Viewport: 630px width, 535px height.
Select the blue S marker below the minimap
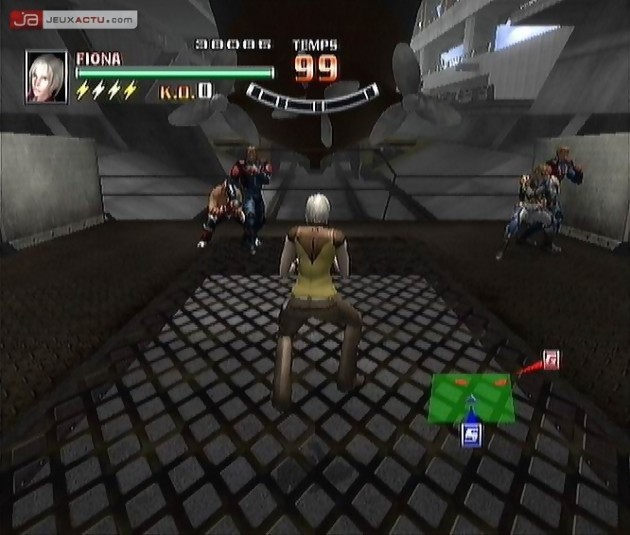pyautogui.click(x=472, y=433)
